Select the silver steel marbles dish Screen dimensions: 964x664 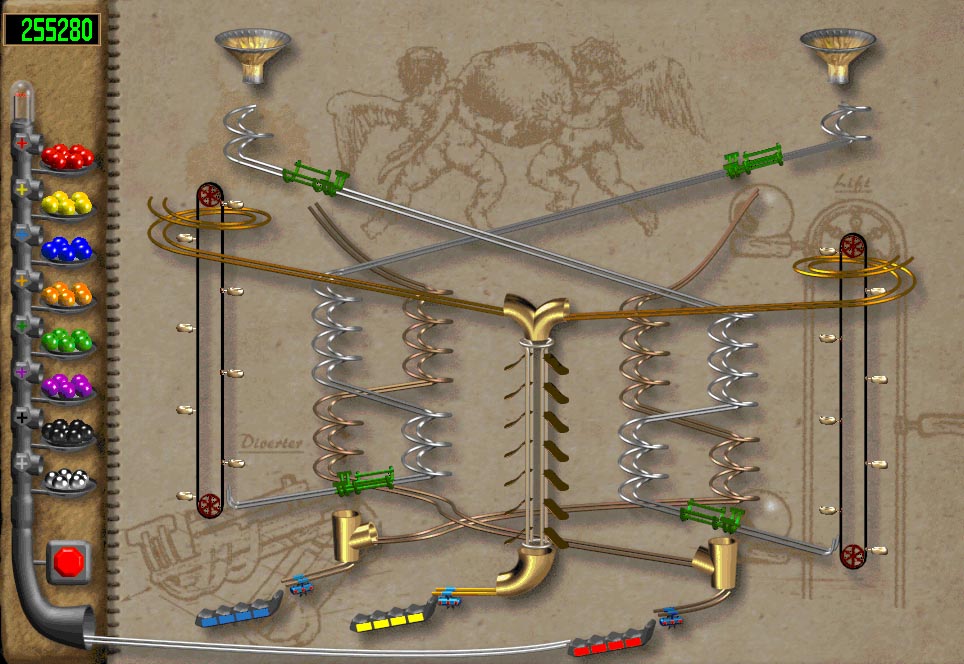[x=68, y=479]
